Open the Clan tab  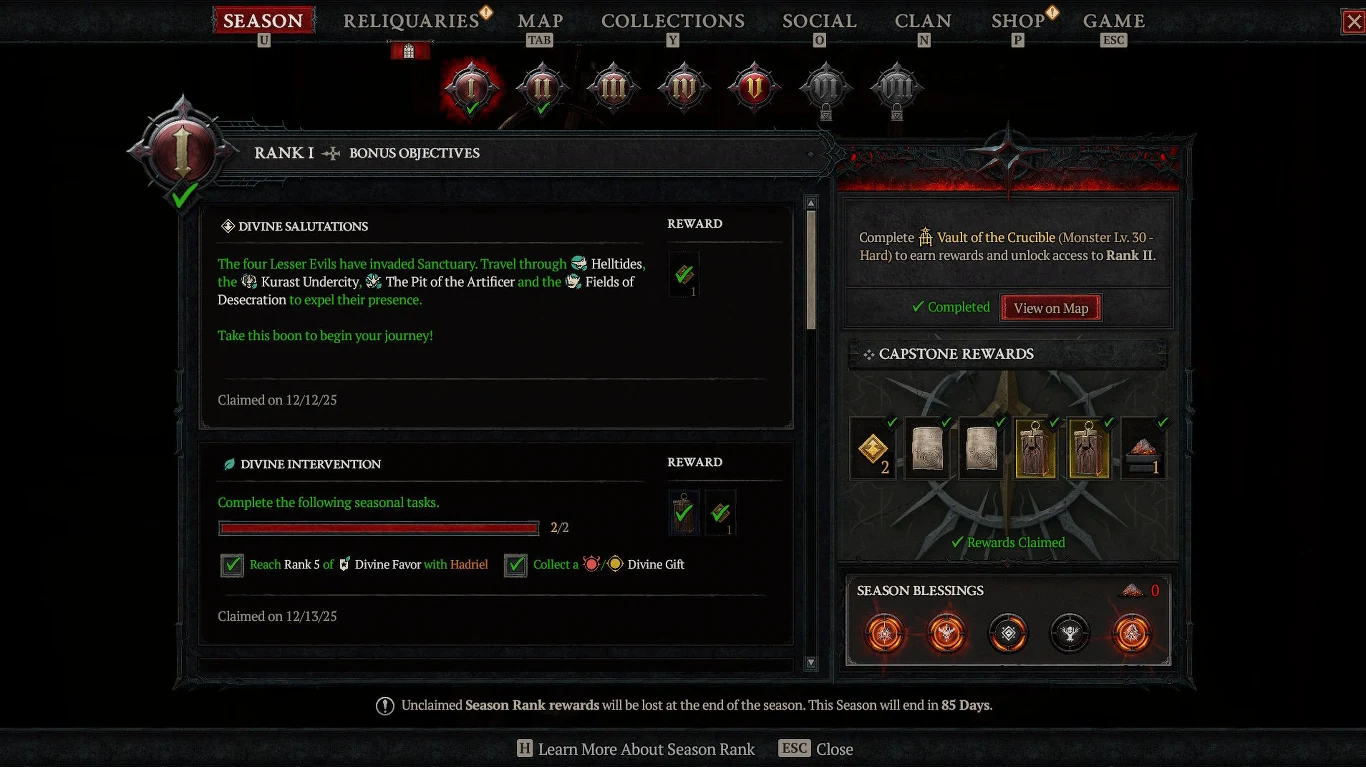click(x=923, y=21)
